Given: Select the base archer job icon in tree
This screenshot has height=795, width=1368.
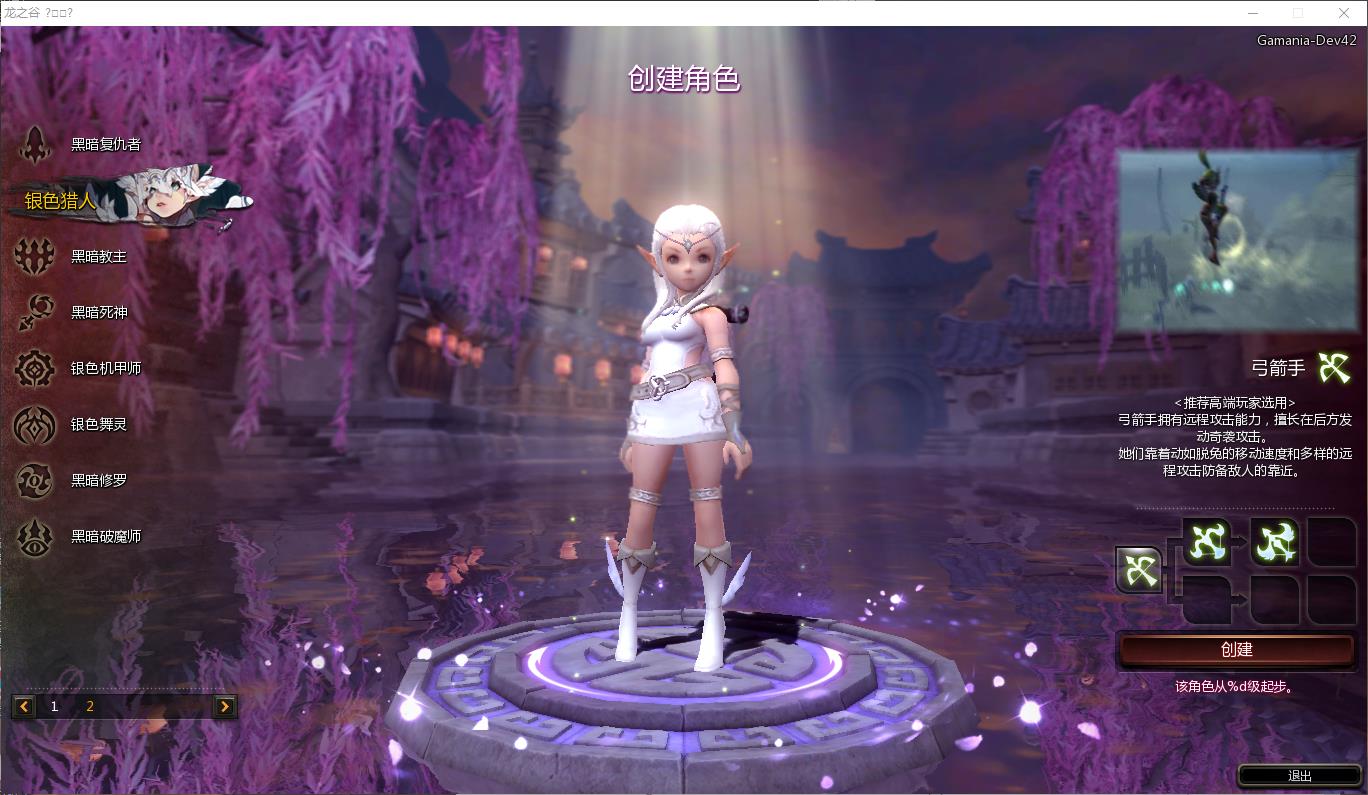Looking at the screenshot, I should 1139,570.
